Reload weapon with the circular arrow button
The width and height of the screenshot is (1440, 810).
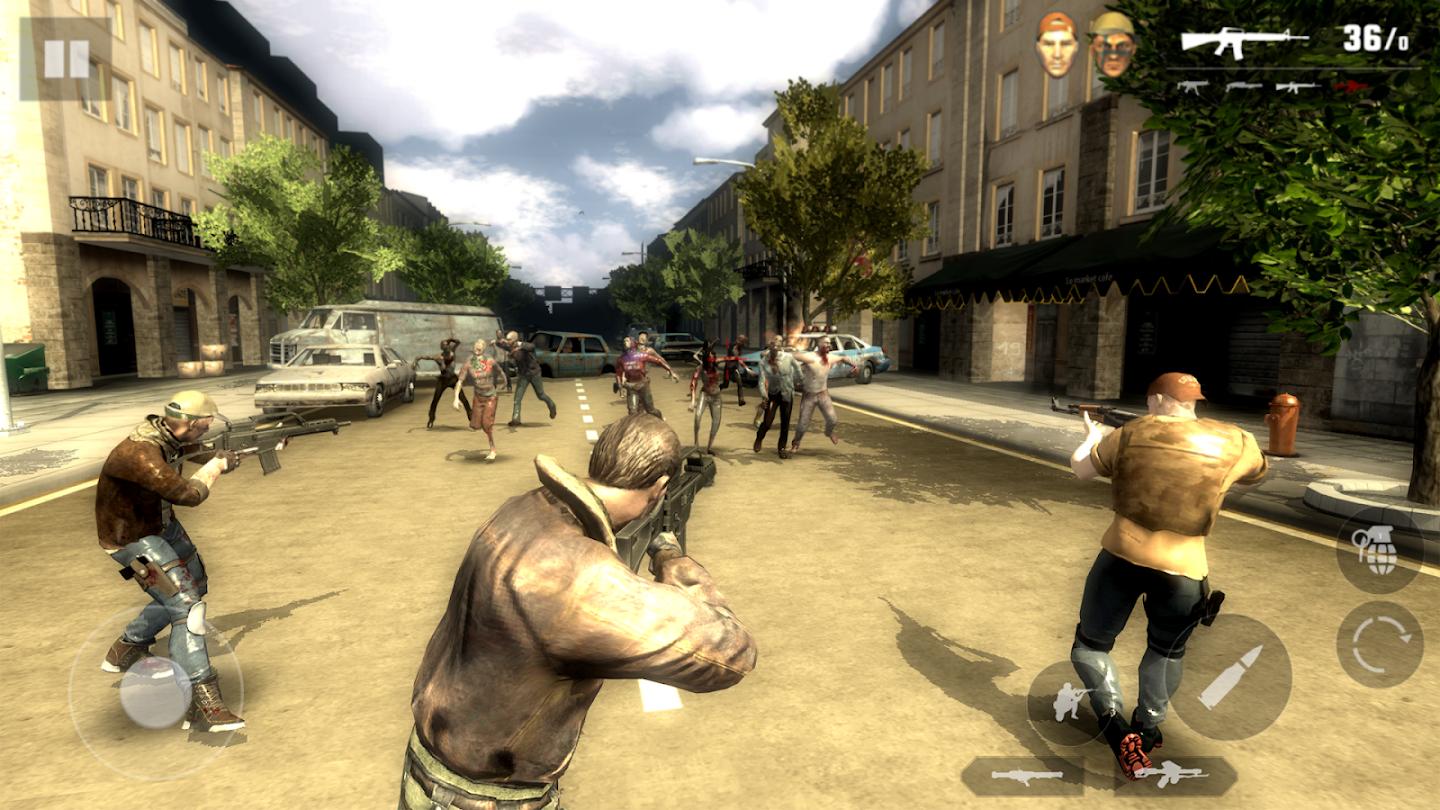tap(1379, 644)
